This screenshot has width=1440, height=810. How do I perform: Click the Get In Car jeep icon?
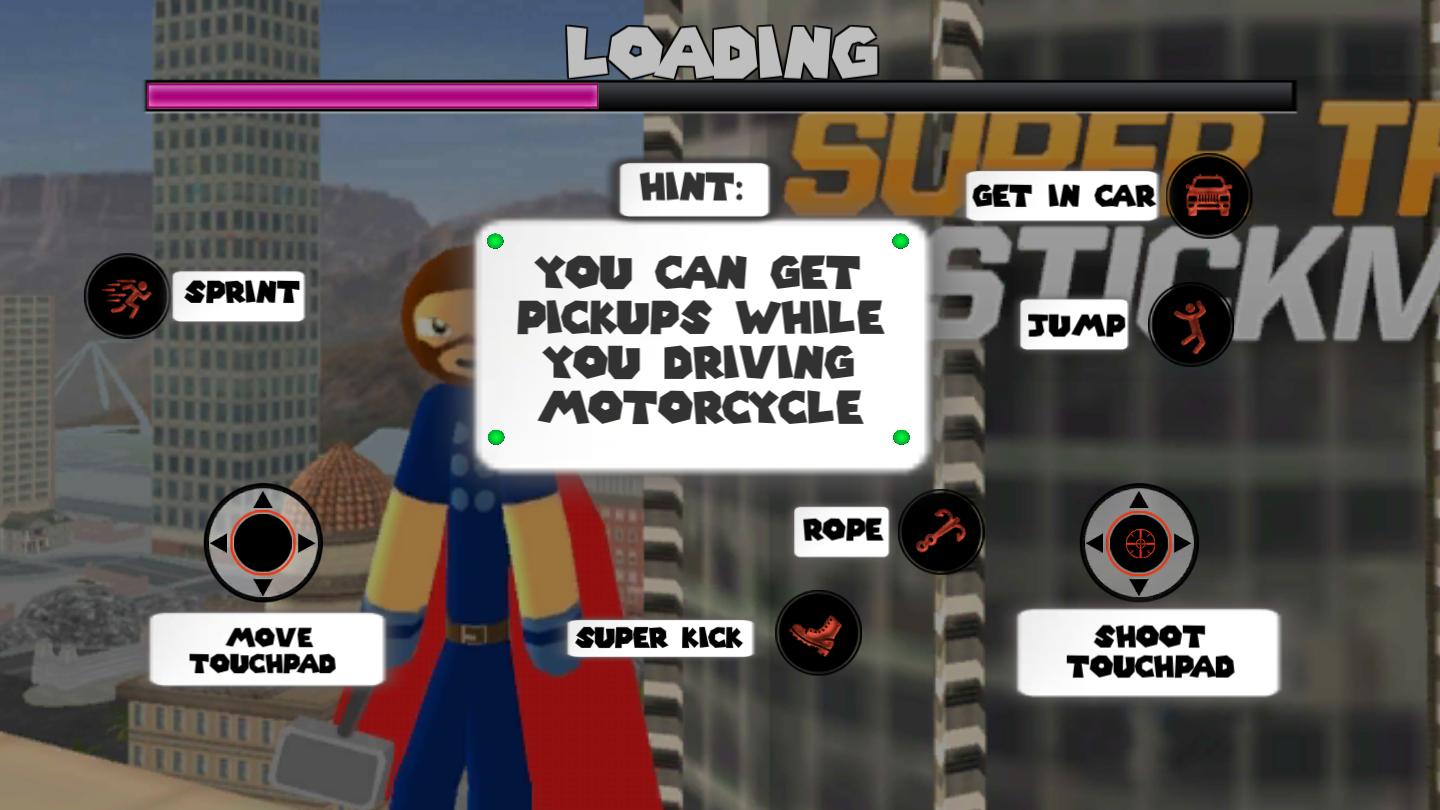tap(1208, 195)
